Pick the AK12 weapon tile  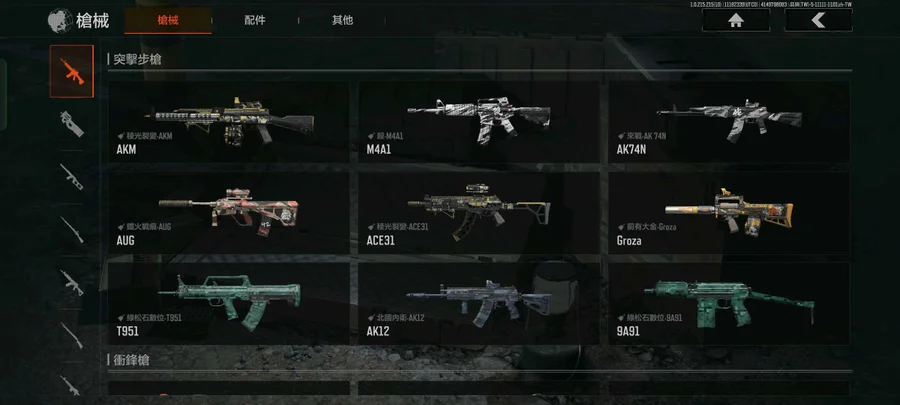(479, 301)
